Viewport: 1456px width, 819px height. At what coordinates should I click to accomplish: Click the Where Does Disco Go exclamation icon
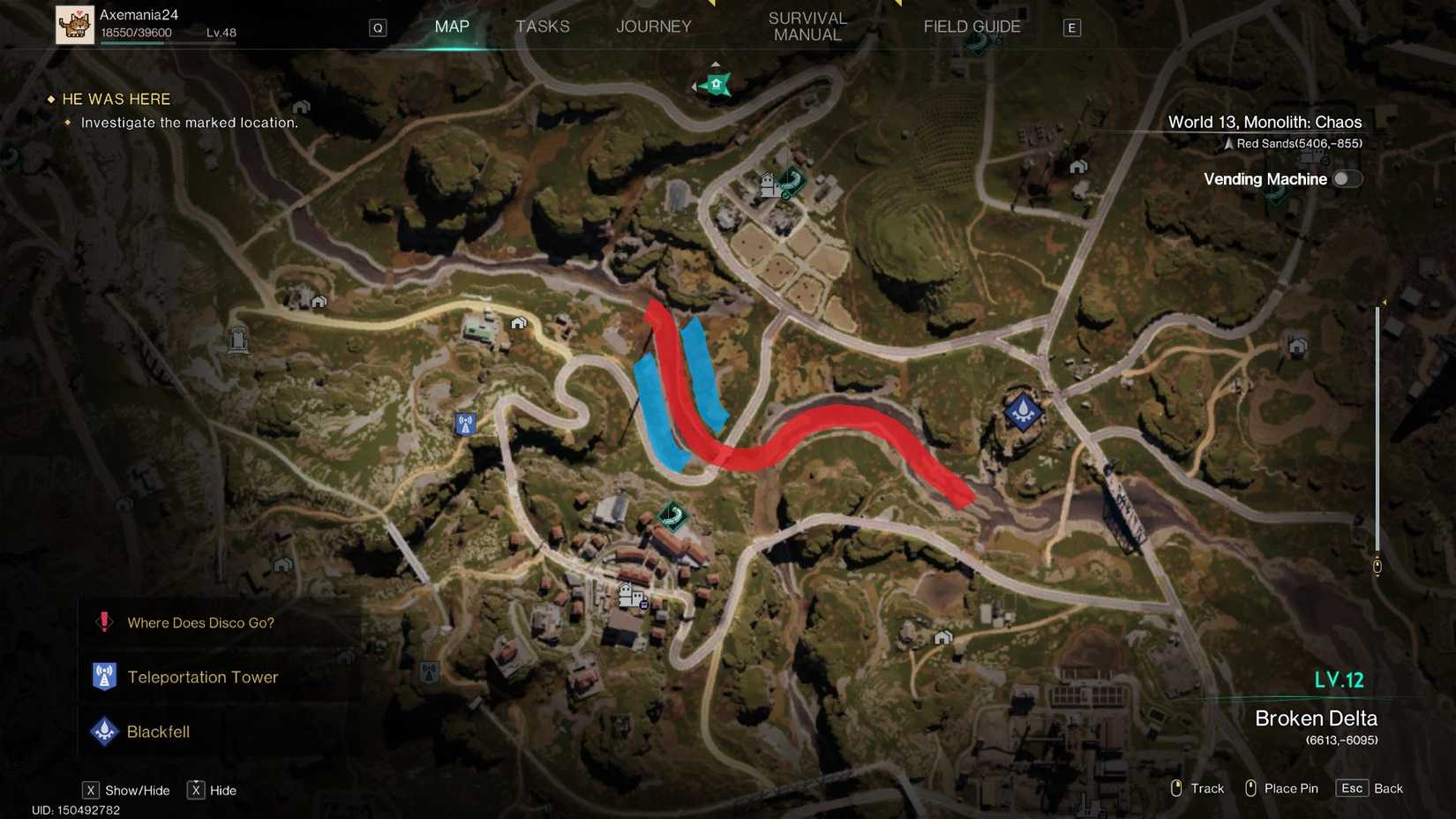pyautogui.click(x=104, y=622)
